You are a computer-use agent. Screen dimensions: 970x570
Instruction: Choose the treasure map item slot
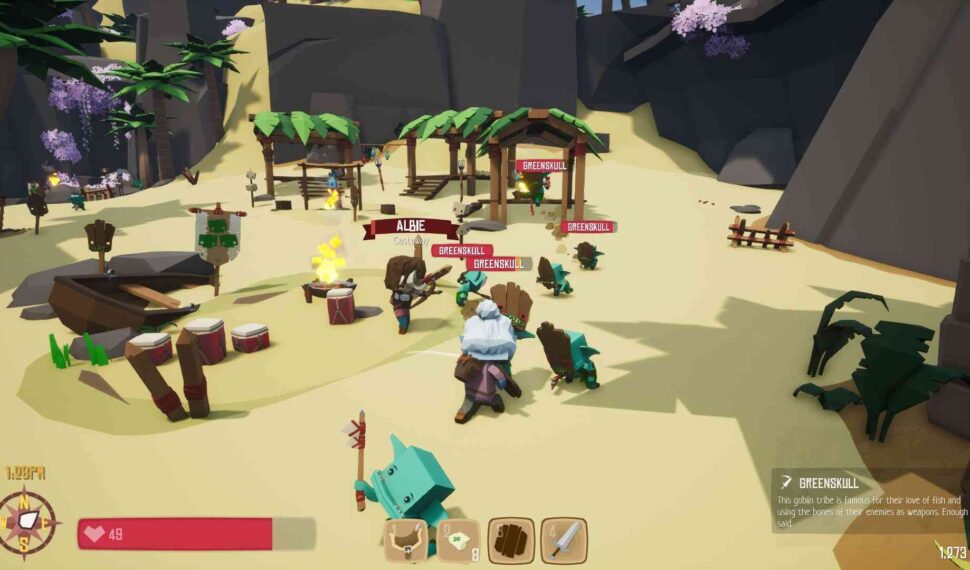tap(459, 541)
